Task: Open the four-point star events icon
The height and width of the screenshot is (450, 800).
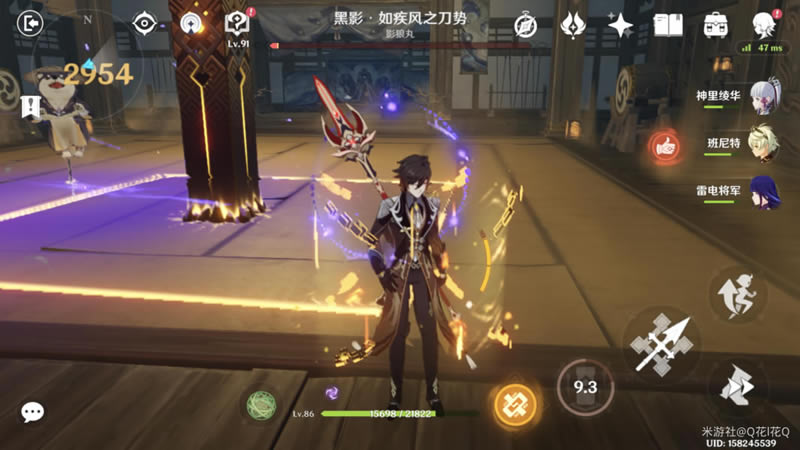Action: click(620, 25)
